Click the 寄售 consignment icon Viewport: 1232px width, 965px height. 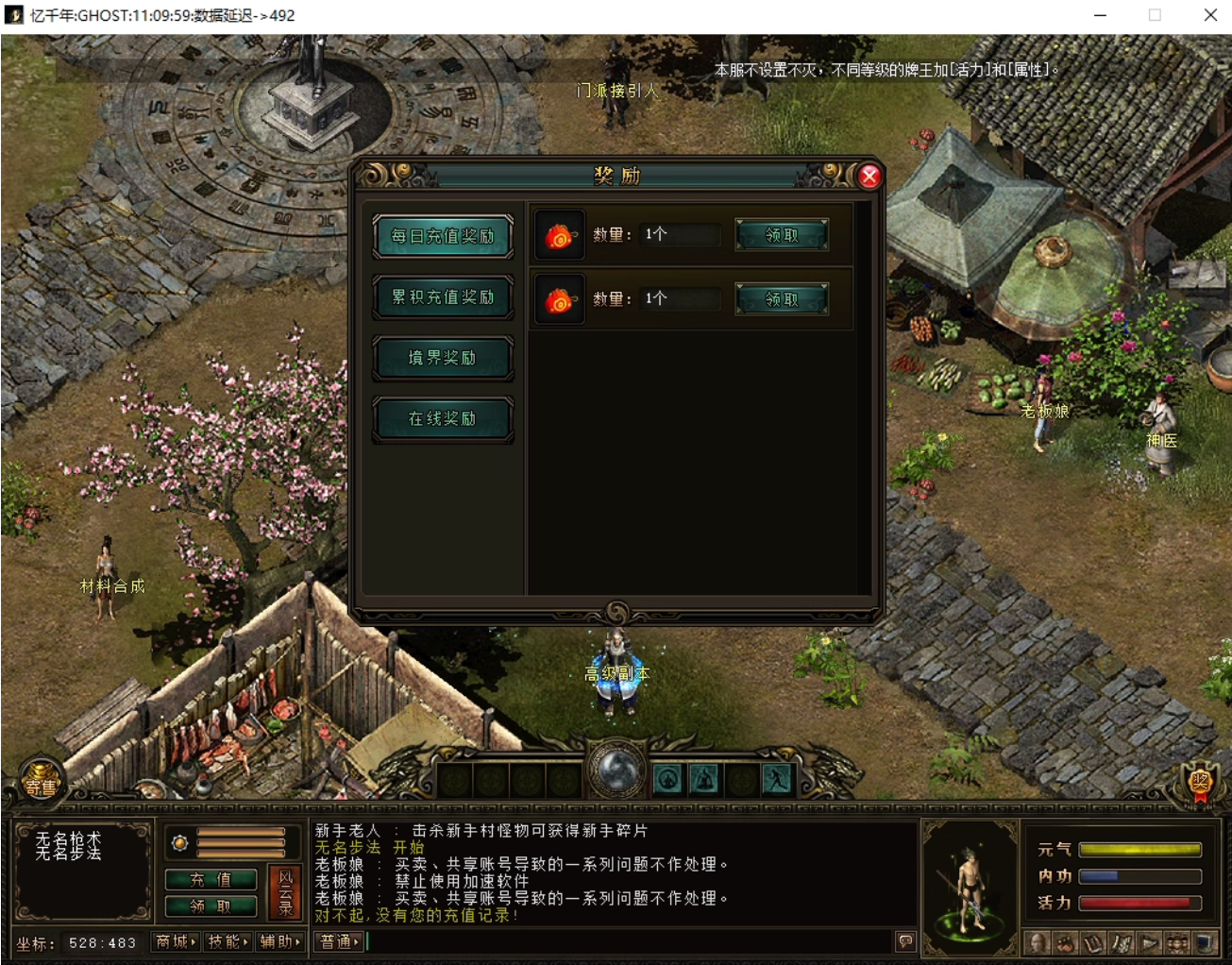[41, 785]
